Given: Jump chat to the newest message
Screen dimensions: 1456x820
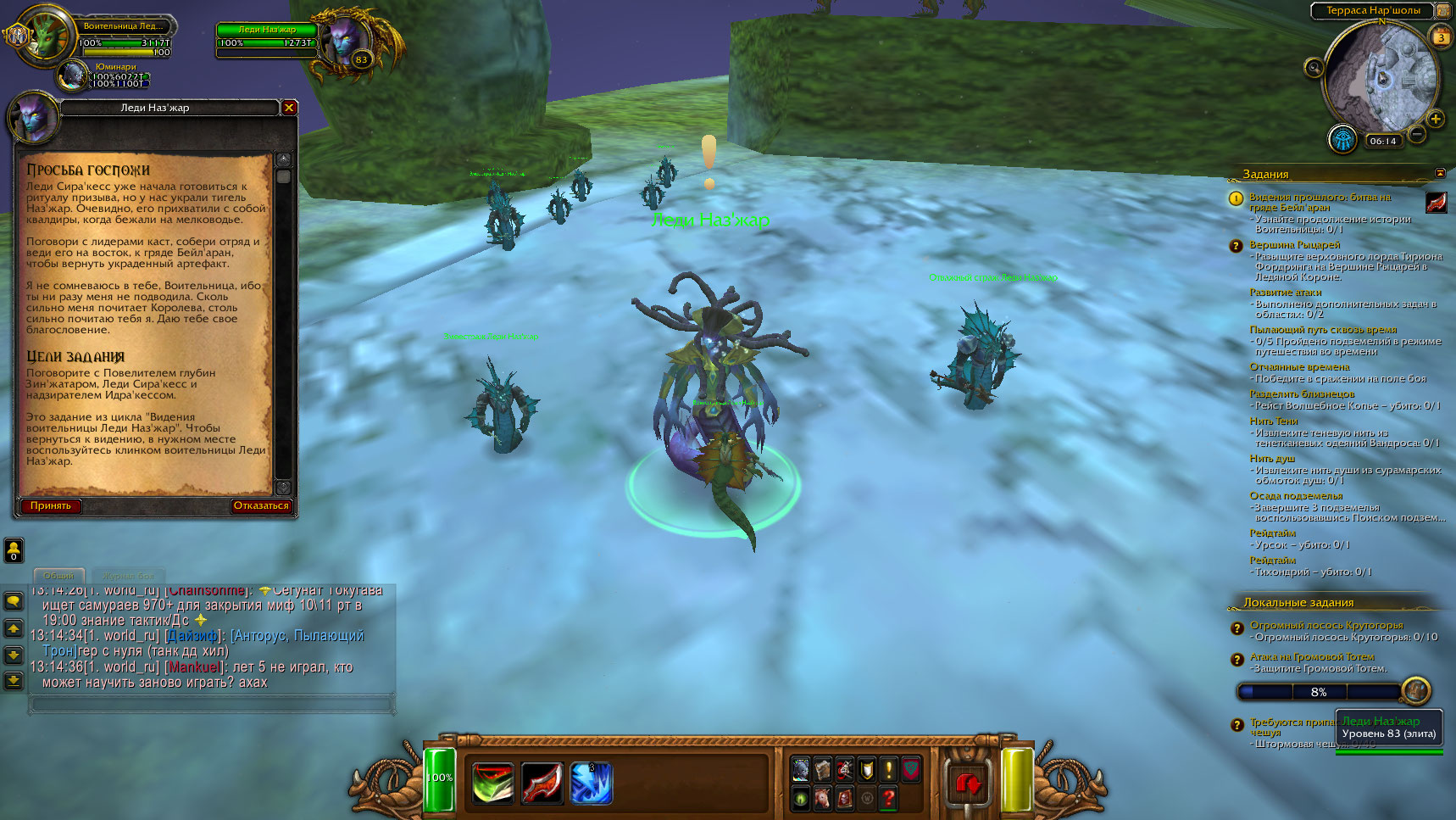Looking at the screenshot, I should click(x=14, y=680).
